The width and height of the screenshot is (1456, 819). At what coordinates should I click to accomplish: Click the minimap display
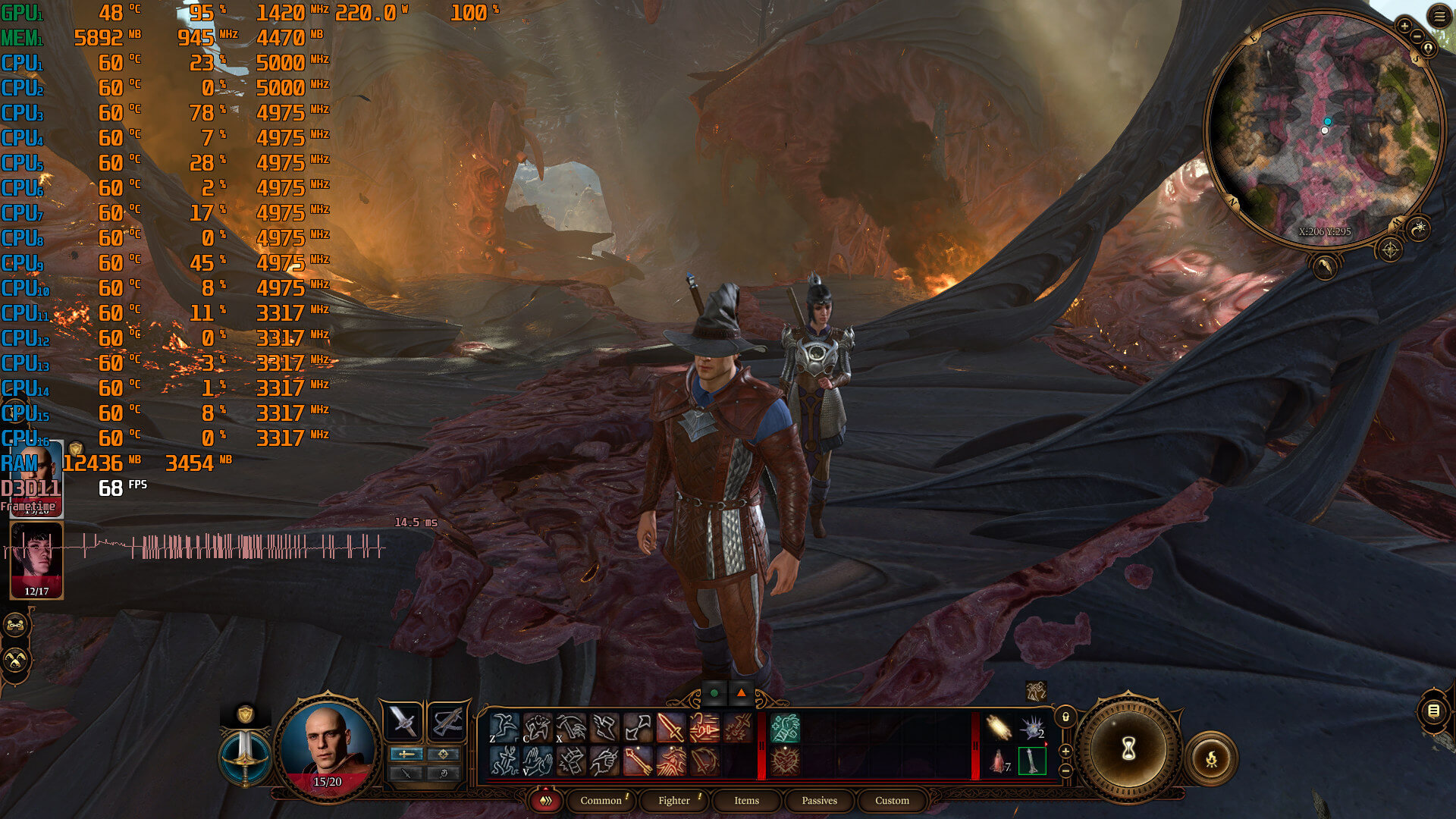1325,129
